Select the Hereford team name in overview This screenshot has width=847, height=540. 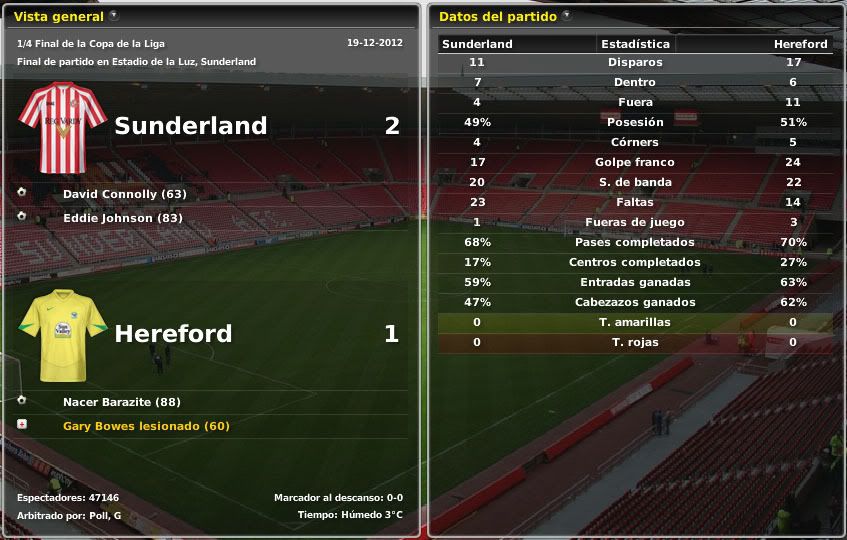coord(173,334)
